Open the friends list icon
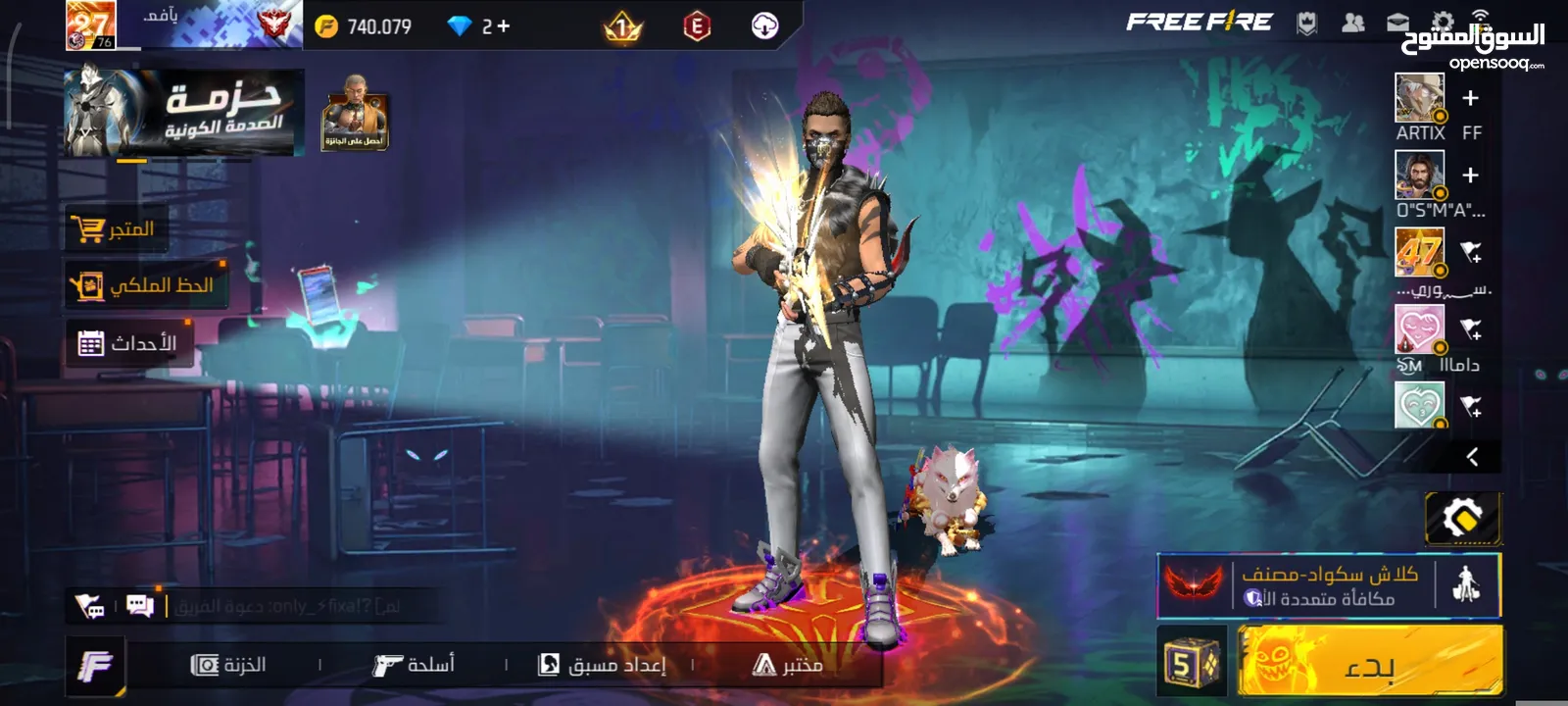This screenshot has height=706, width=1568. (x=1353, y=23)
